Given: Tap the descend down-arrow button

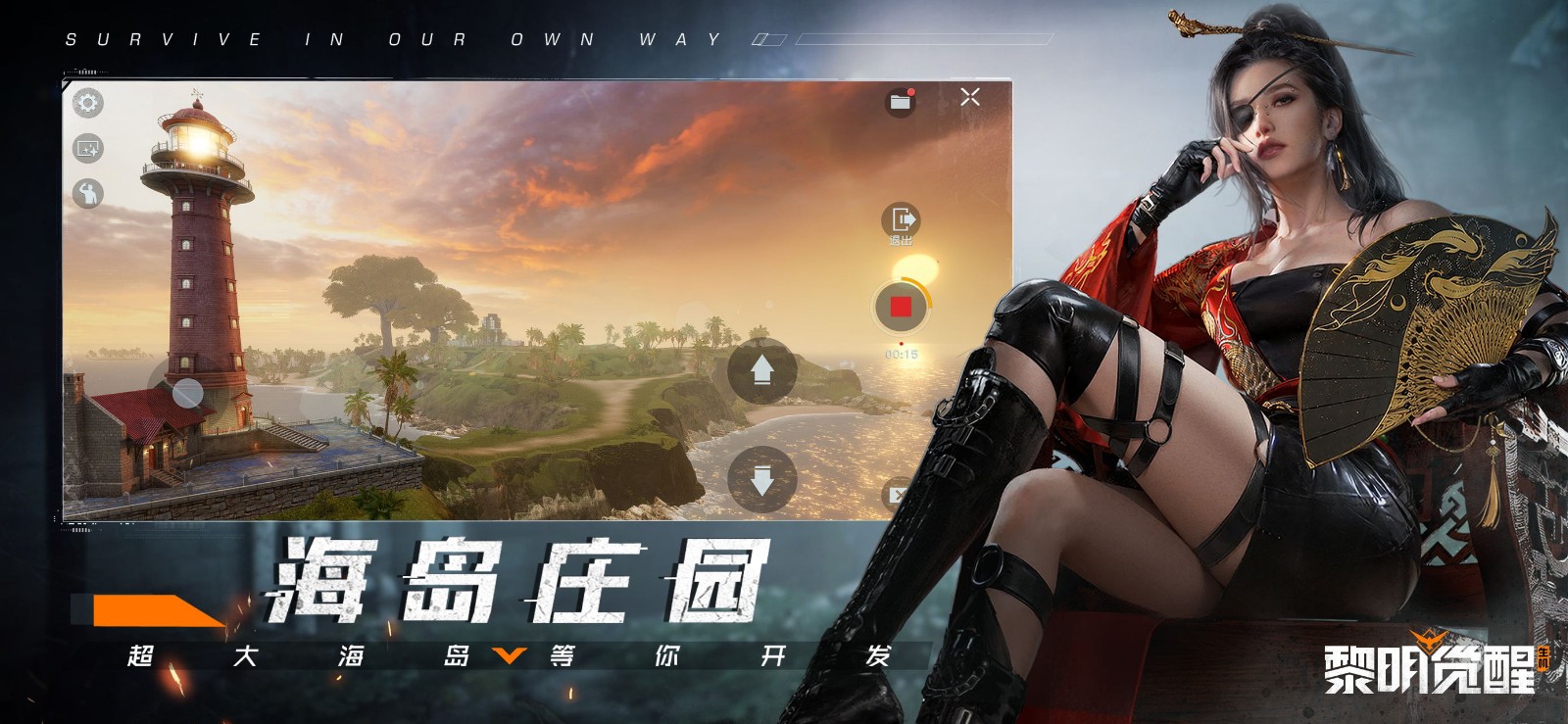Looking at the screenshot, I should [761, 479].
